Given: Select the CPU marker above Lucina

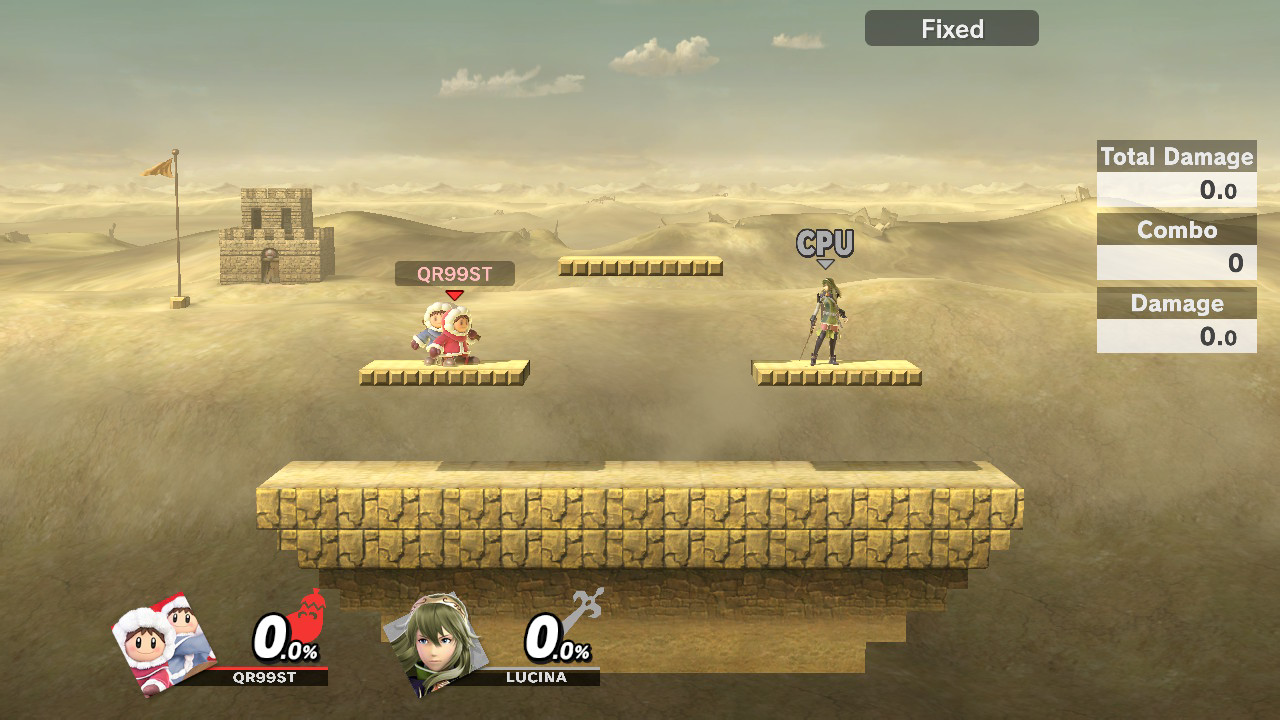Looking at the screenshot, I should tap(825, 244).
